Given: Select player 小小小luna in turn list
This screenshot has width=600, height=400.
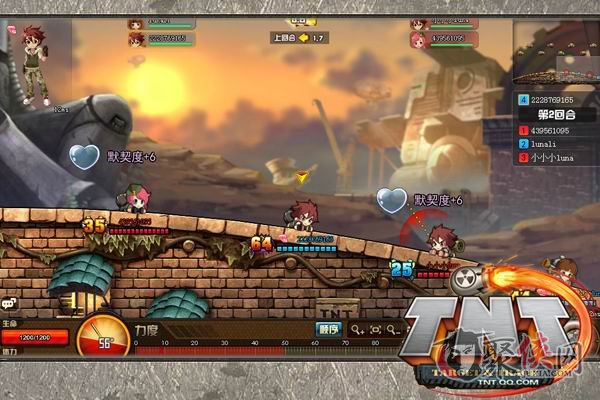Looking at the screenshot, I should point(554,158).
